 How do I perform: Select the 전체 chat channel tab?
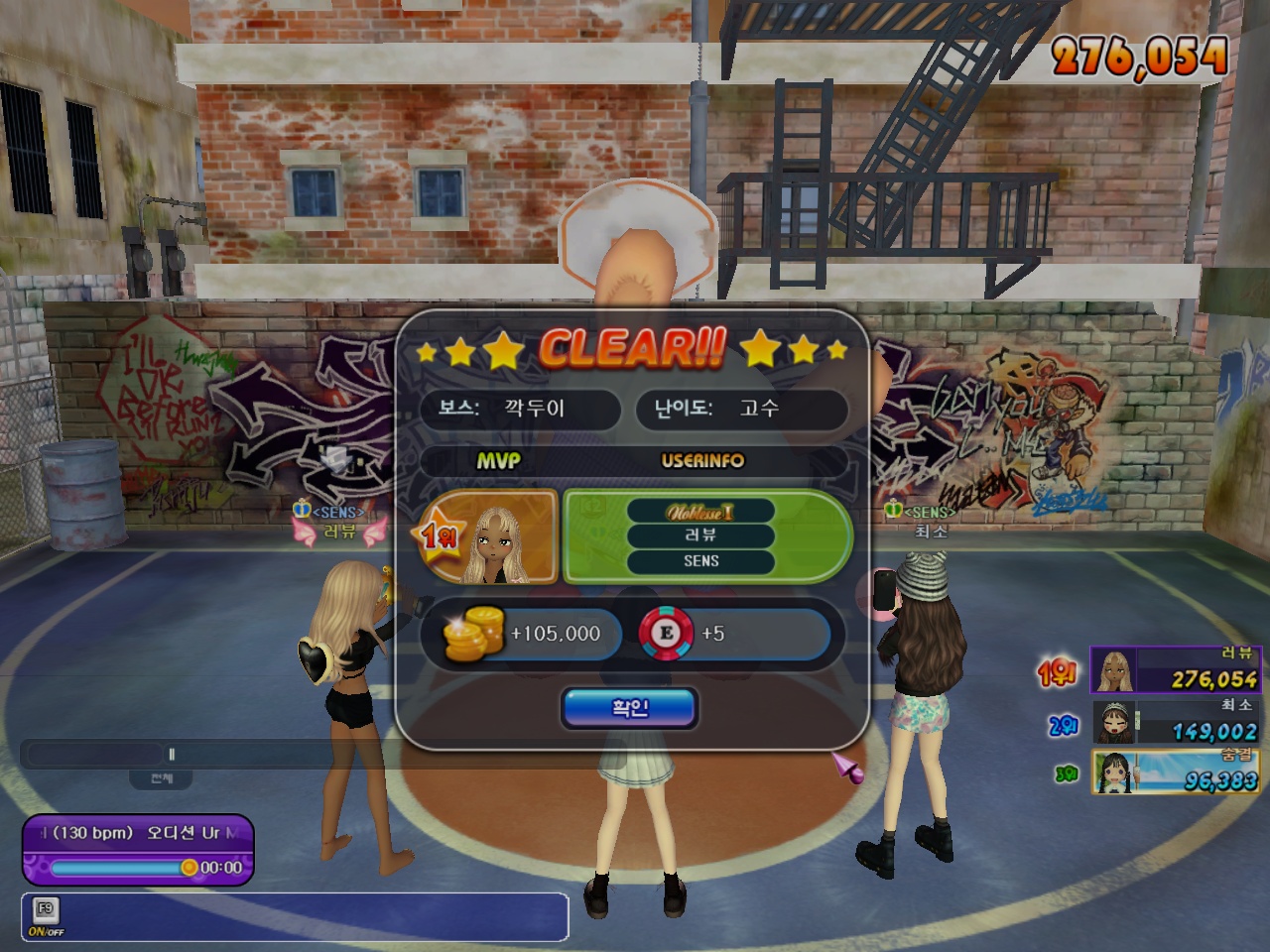(161, 778)
